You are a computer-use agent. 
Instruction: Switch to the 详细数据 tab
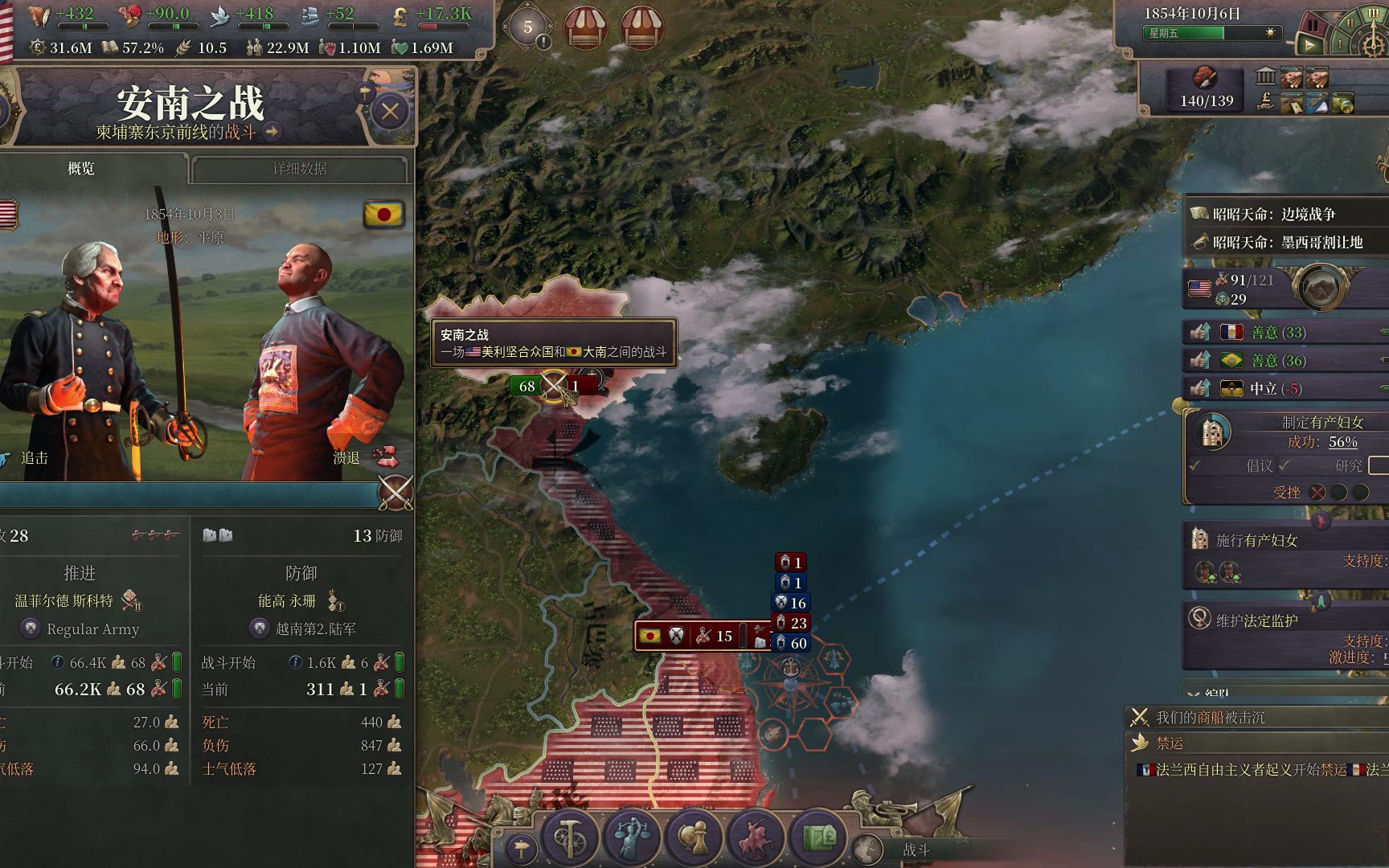299,169
